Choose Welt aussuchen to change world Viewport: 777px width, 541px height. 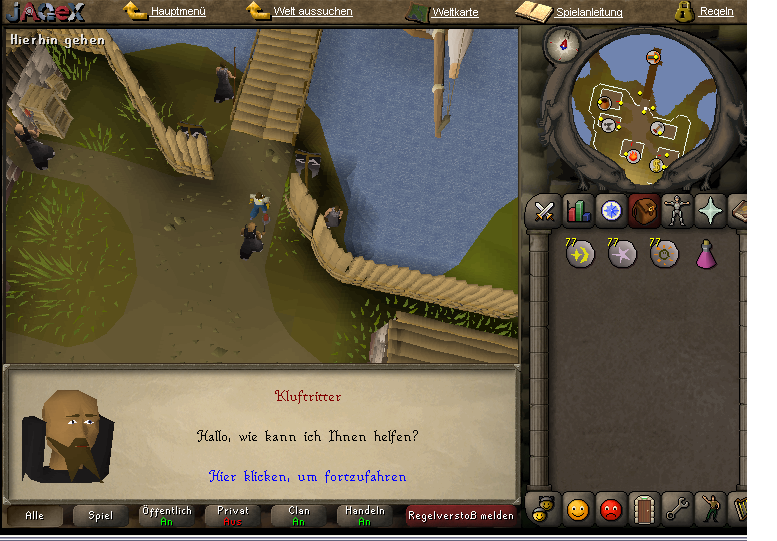[312, 12]
